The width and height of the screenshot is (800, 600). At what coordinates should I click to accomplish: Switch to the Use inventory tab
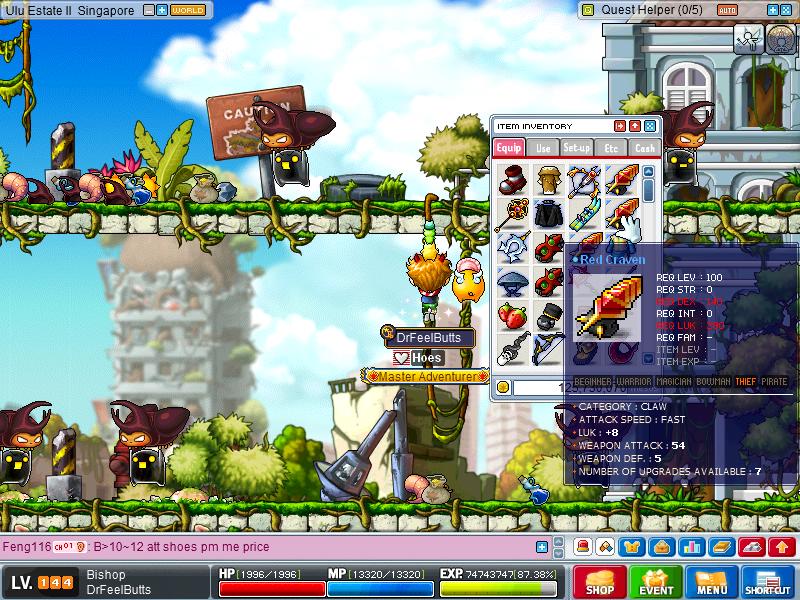543,147
